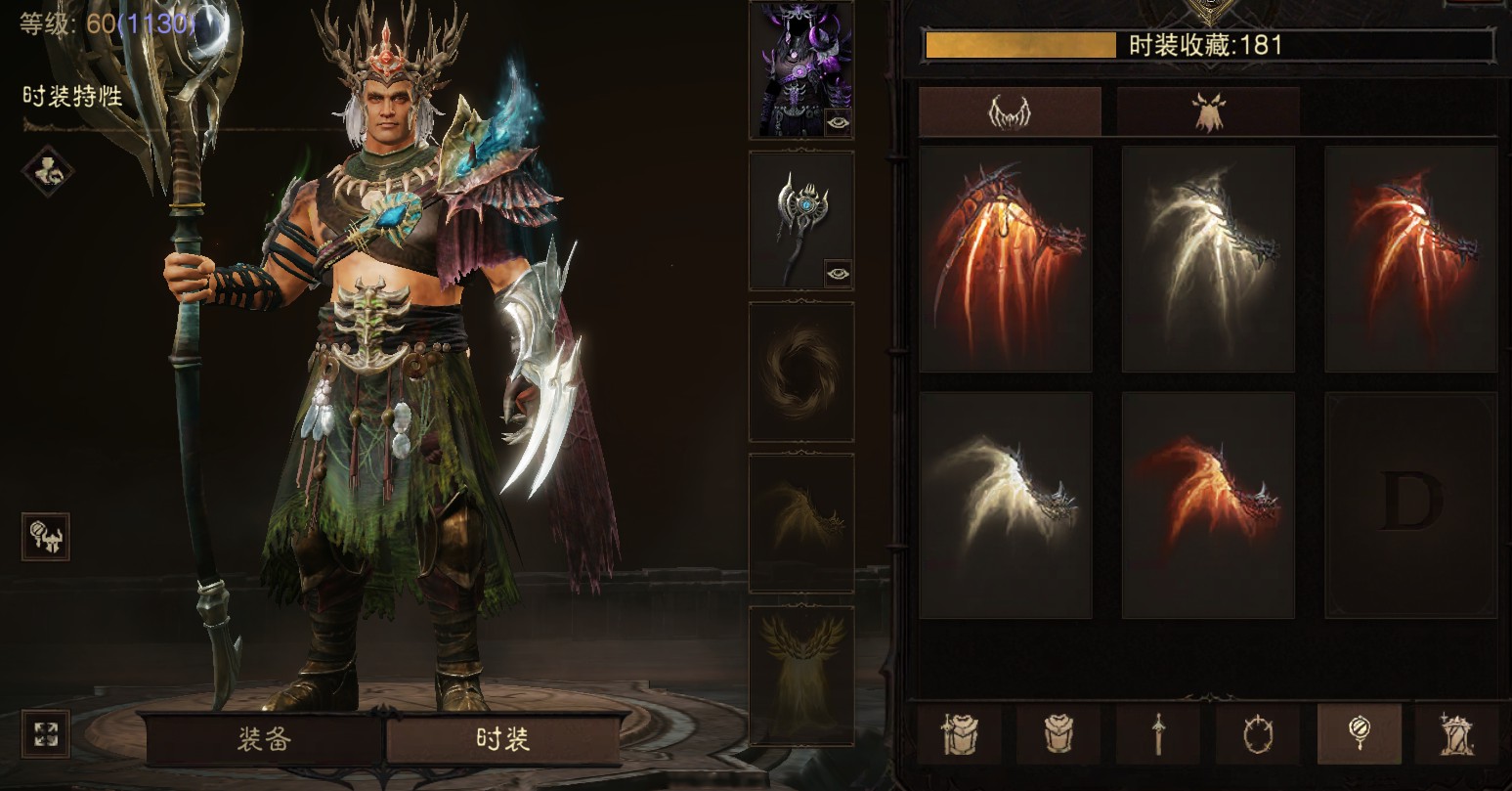Open the armor-with-sword set category
The height and width of the screenshot is (791, 1512).
[x=959, y=733]
